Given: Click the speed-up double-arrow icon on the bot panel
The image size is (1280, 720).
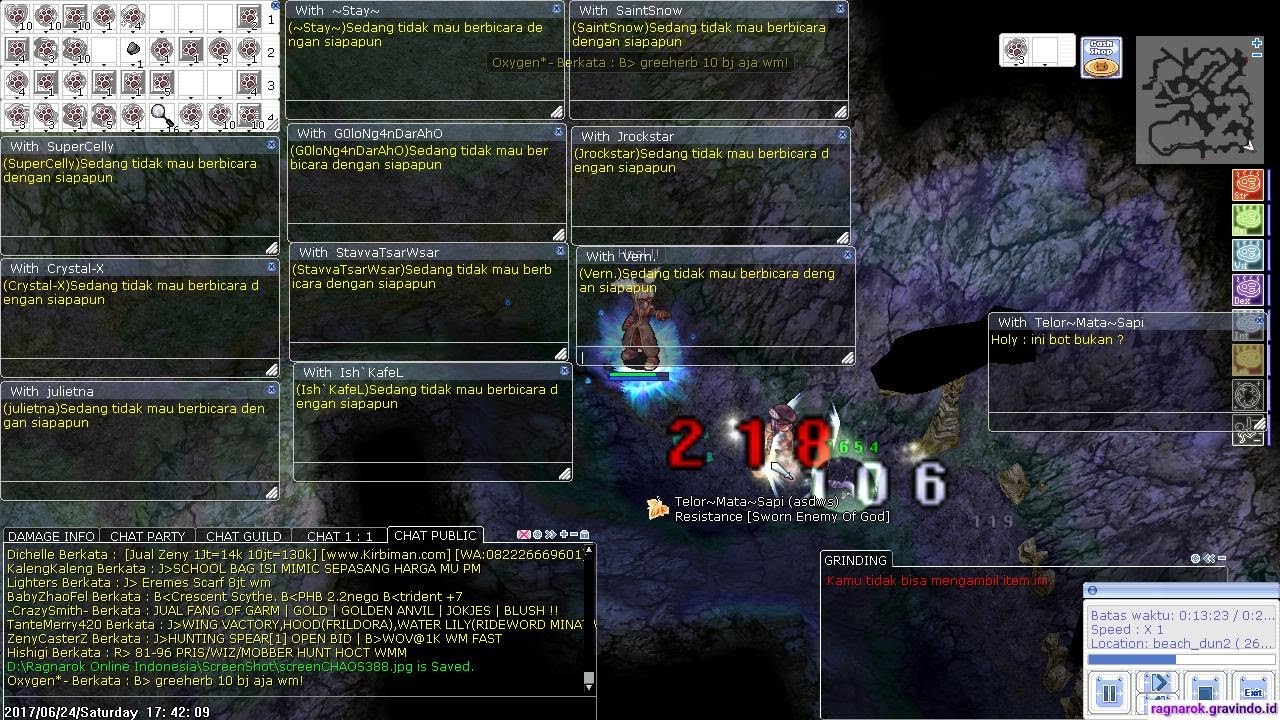Looking at the screenshot, I should 1157,682.
